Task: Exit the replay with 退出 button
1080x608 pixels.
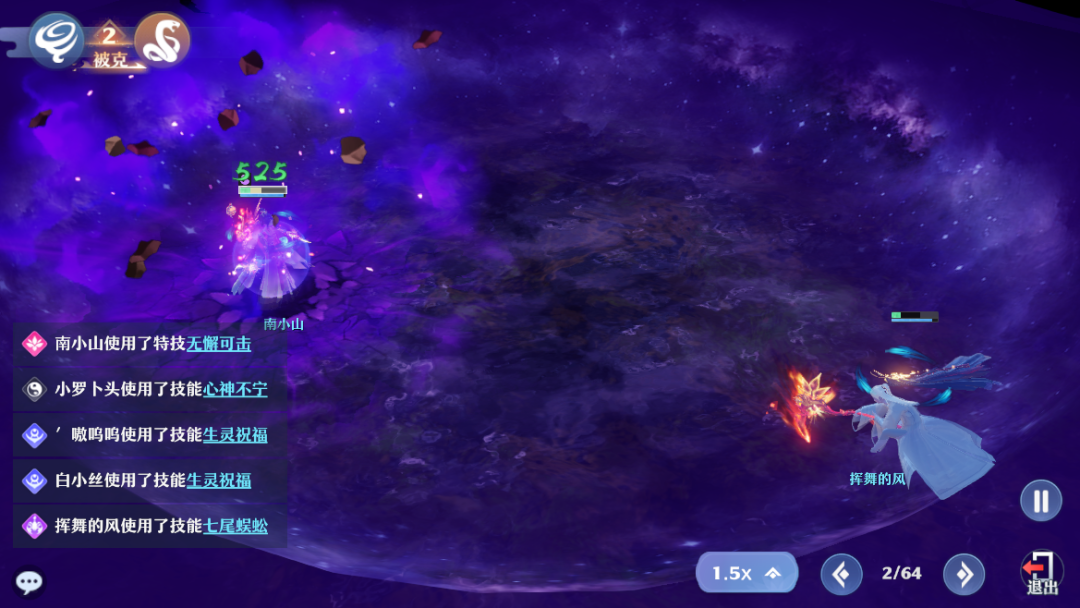Action: click(1041, 574)
